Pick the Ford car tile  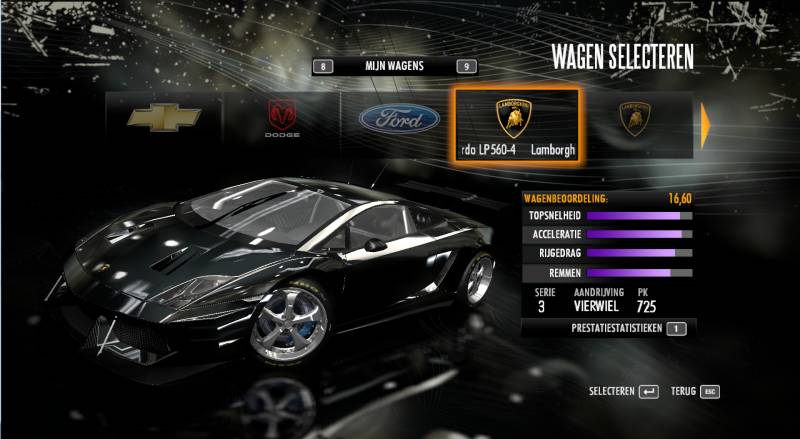[399, 120]
